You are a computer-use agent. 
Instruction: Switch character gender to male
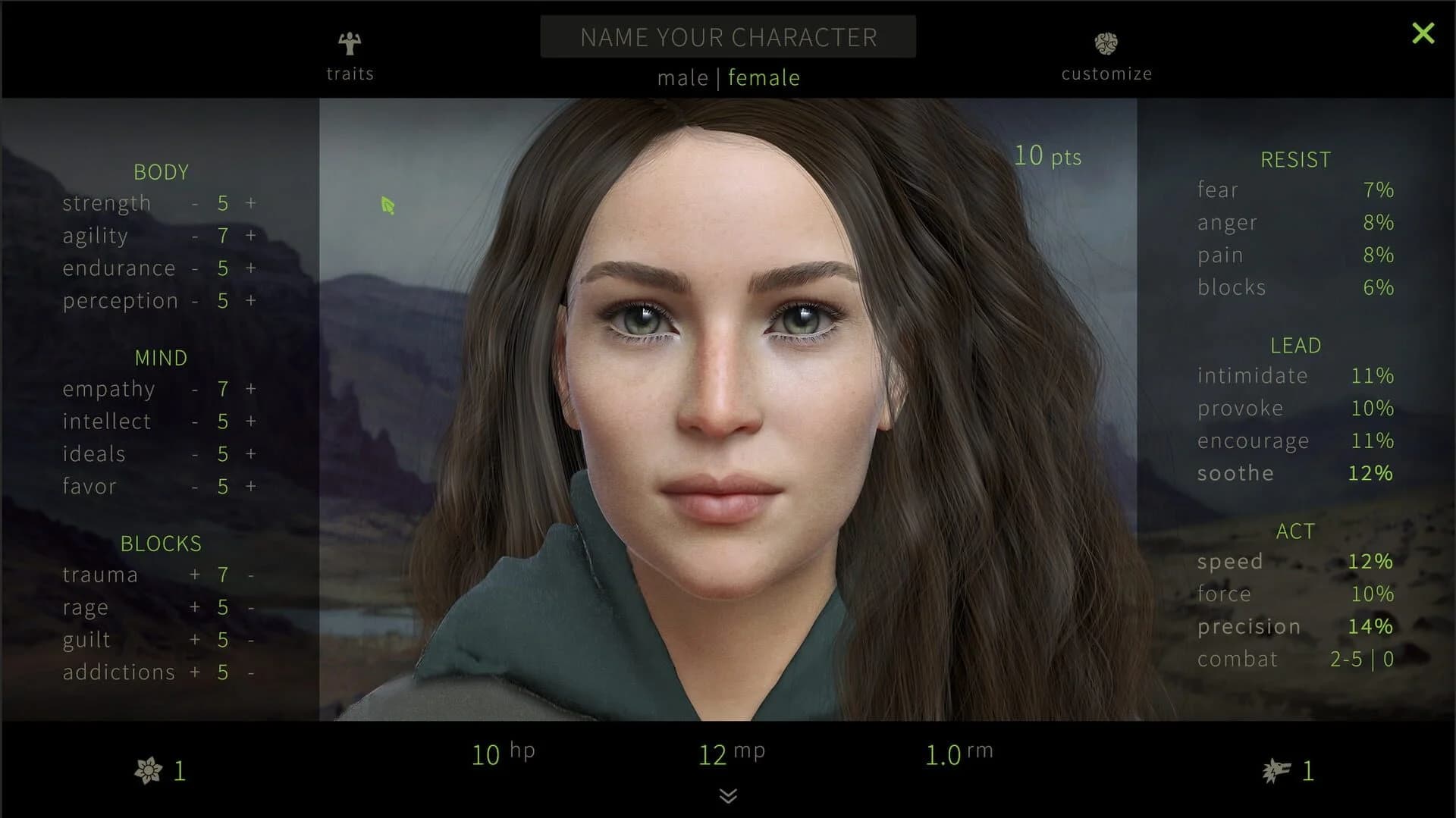[x=683, y=77]
